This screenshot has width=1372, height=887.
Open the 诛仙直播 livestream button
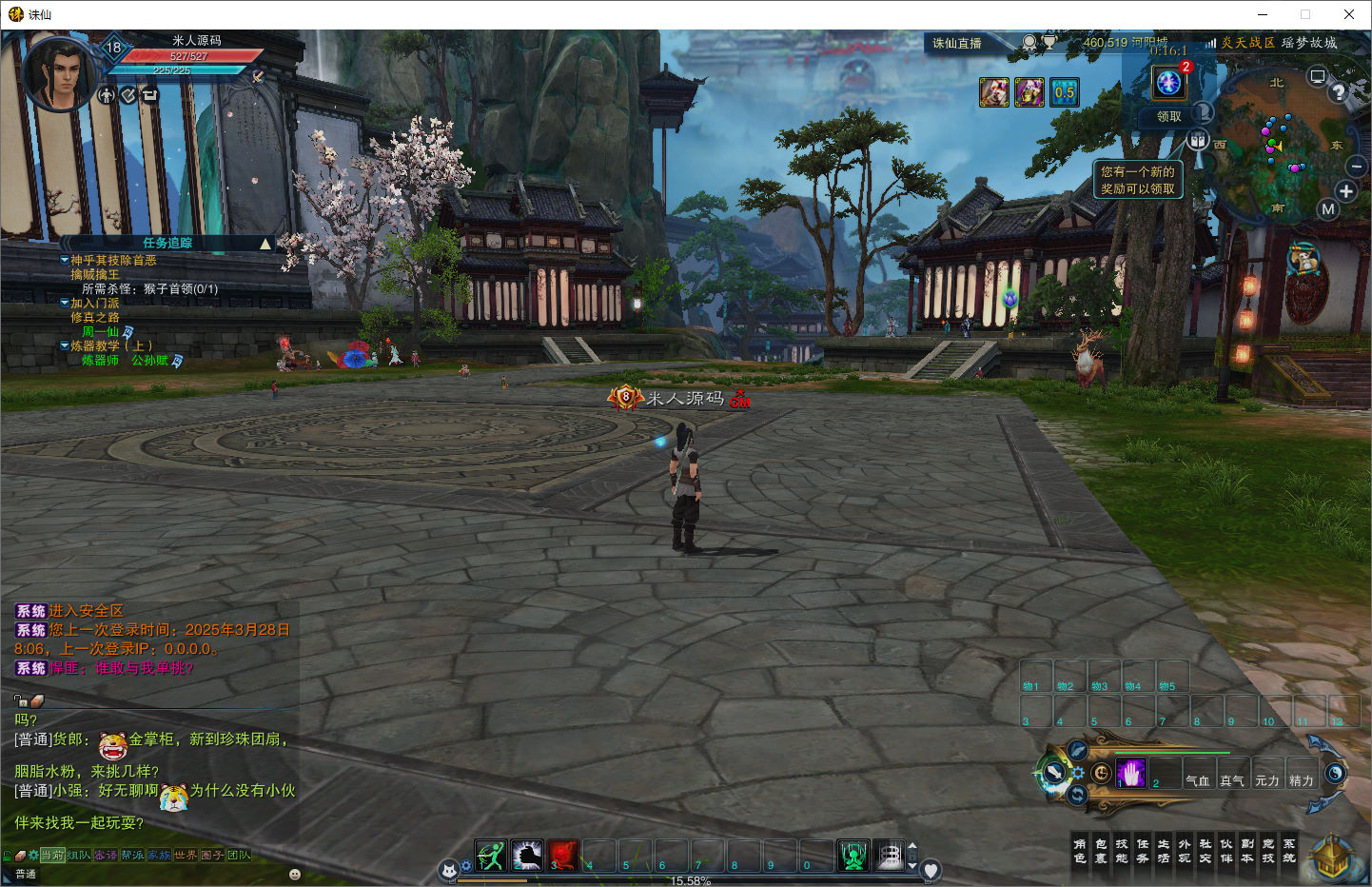tap(957, 43)
